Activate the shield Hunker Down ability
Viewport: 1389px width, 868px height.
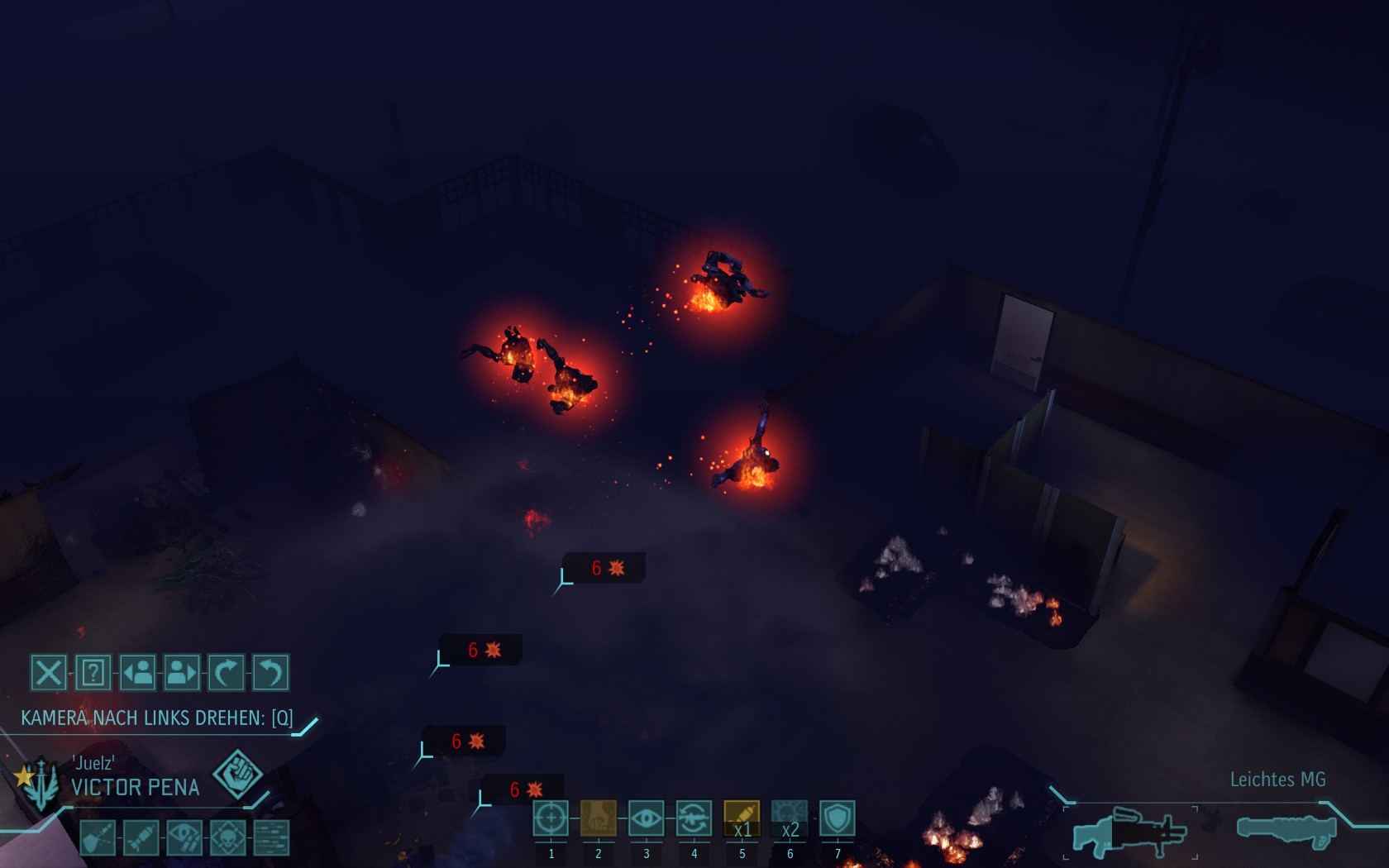pyautogui.click(x=838, y=818)
